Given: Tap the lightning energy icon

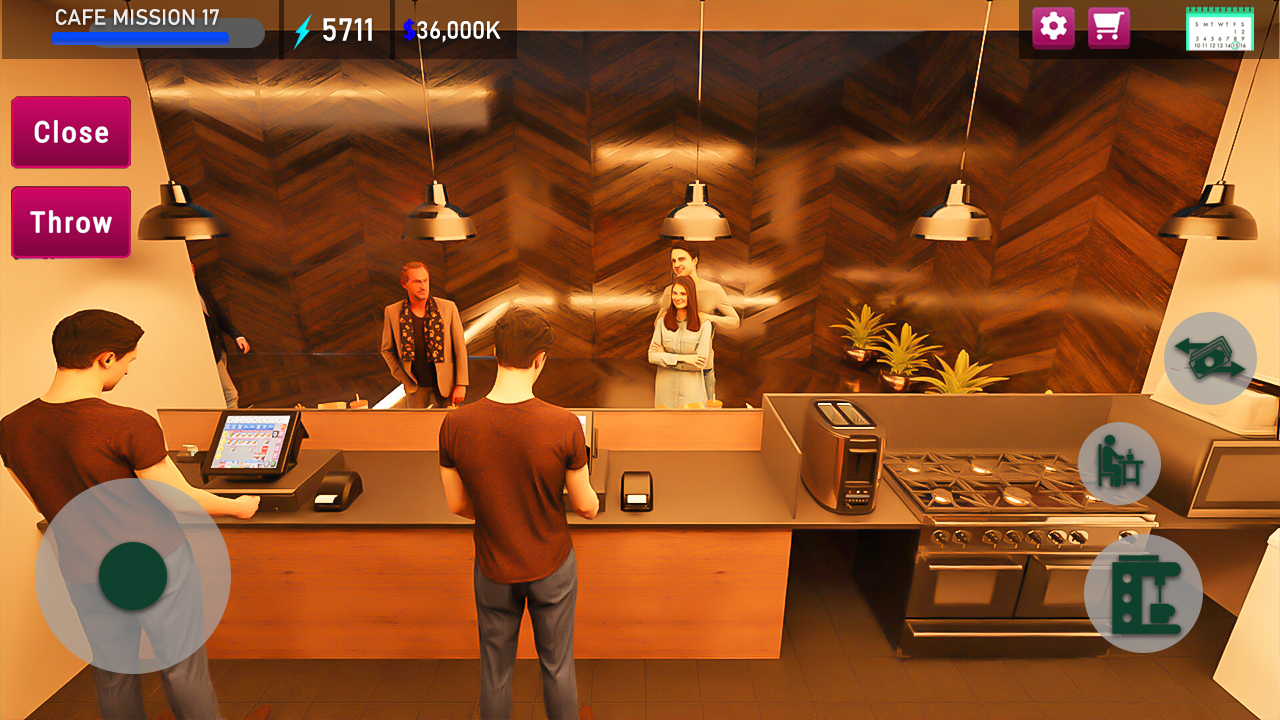Looking at the screenshot, I should [302, 29].
